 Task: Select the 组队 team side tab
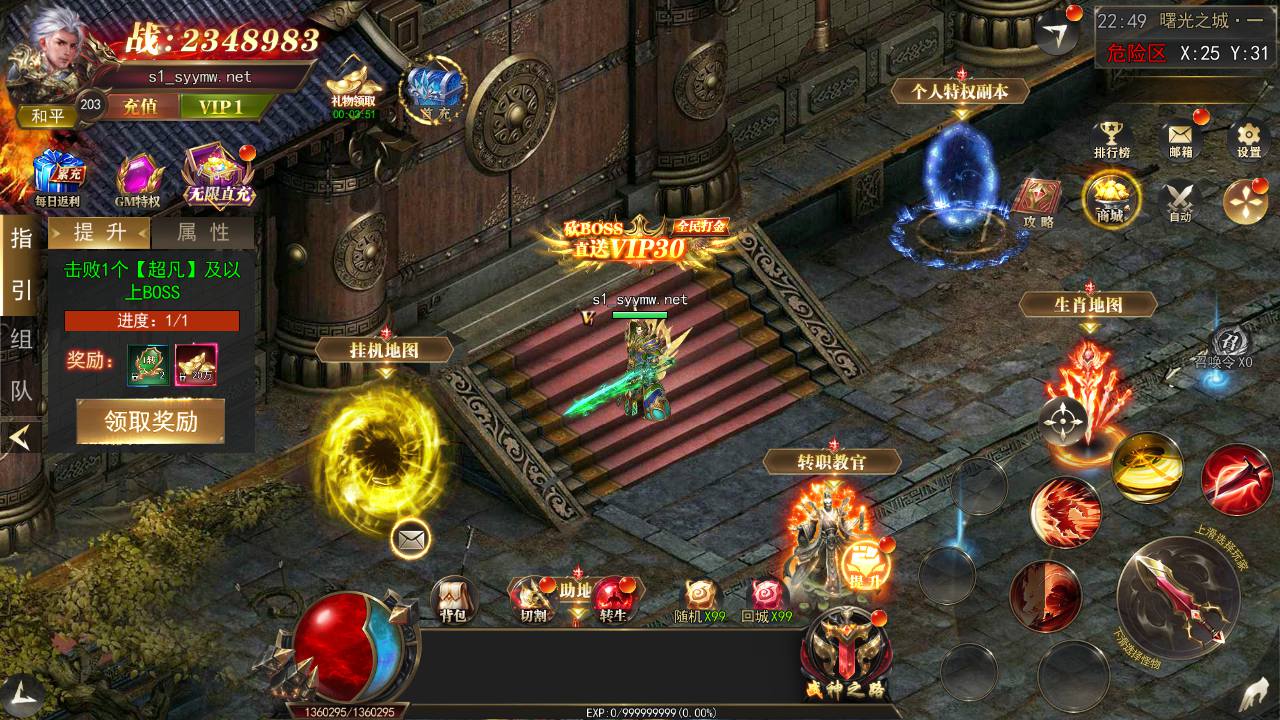pyautogui.click(x=21, y=364)
